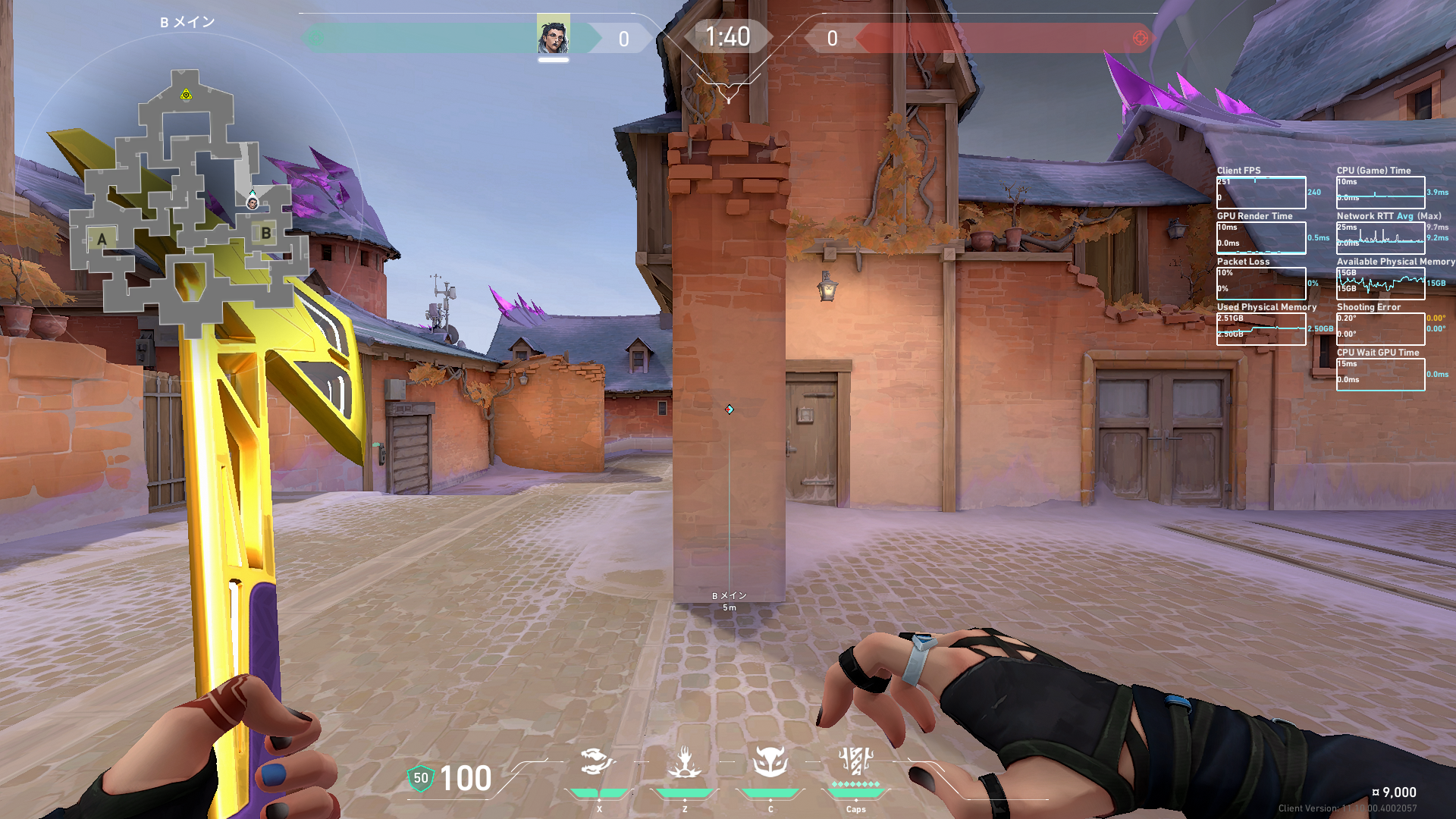
Task: Click the red team crosshair emblem
Action: coord(1140,38)
